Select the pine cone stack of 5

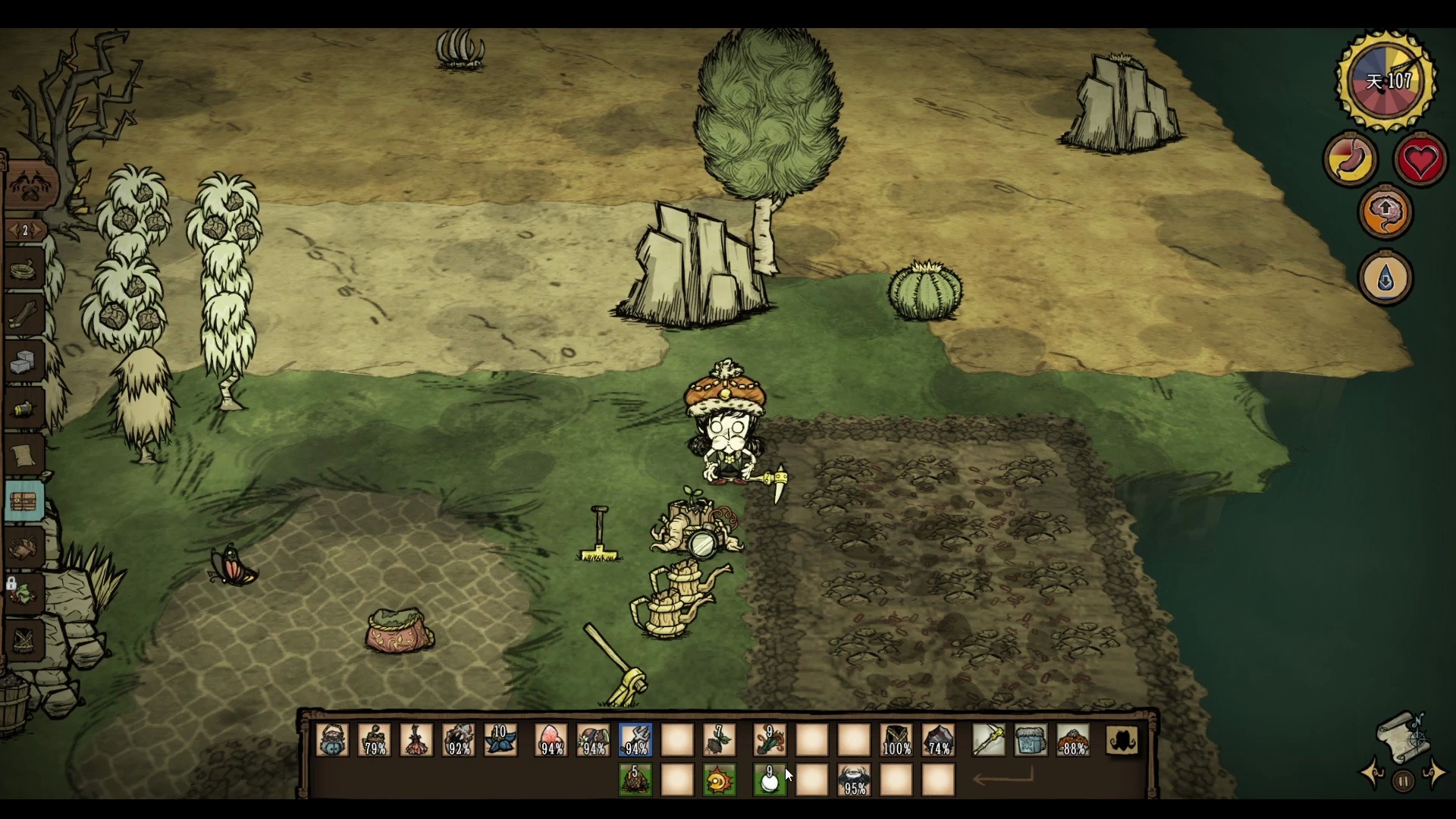pyautogui.click(x=635, y=780)
